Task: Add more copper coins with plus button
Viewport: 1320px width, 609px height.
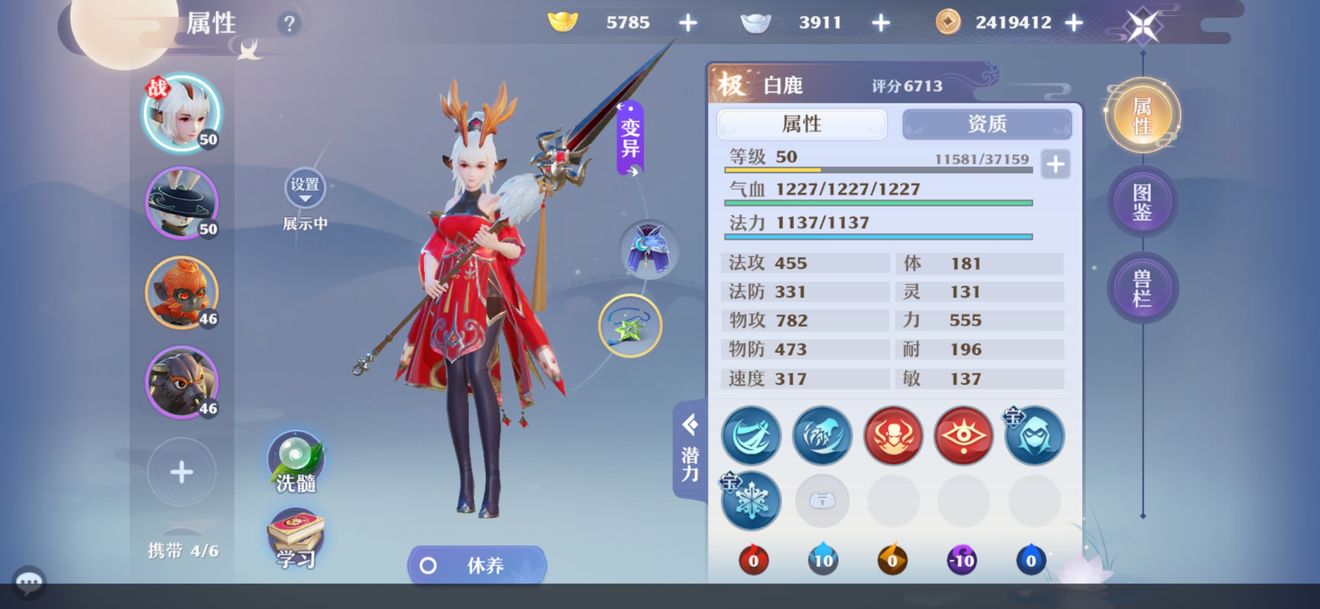Action: pyautogui.click(x=1074, y=23)
